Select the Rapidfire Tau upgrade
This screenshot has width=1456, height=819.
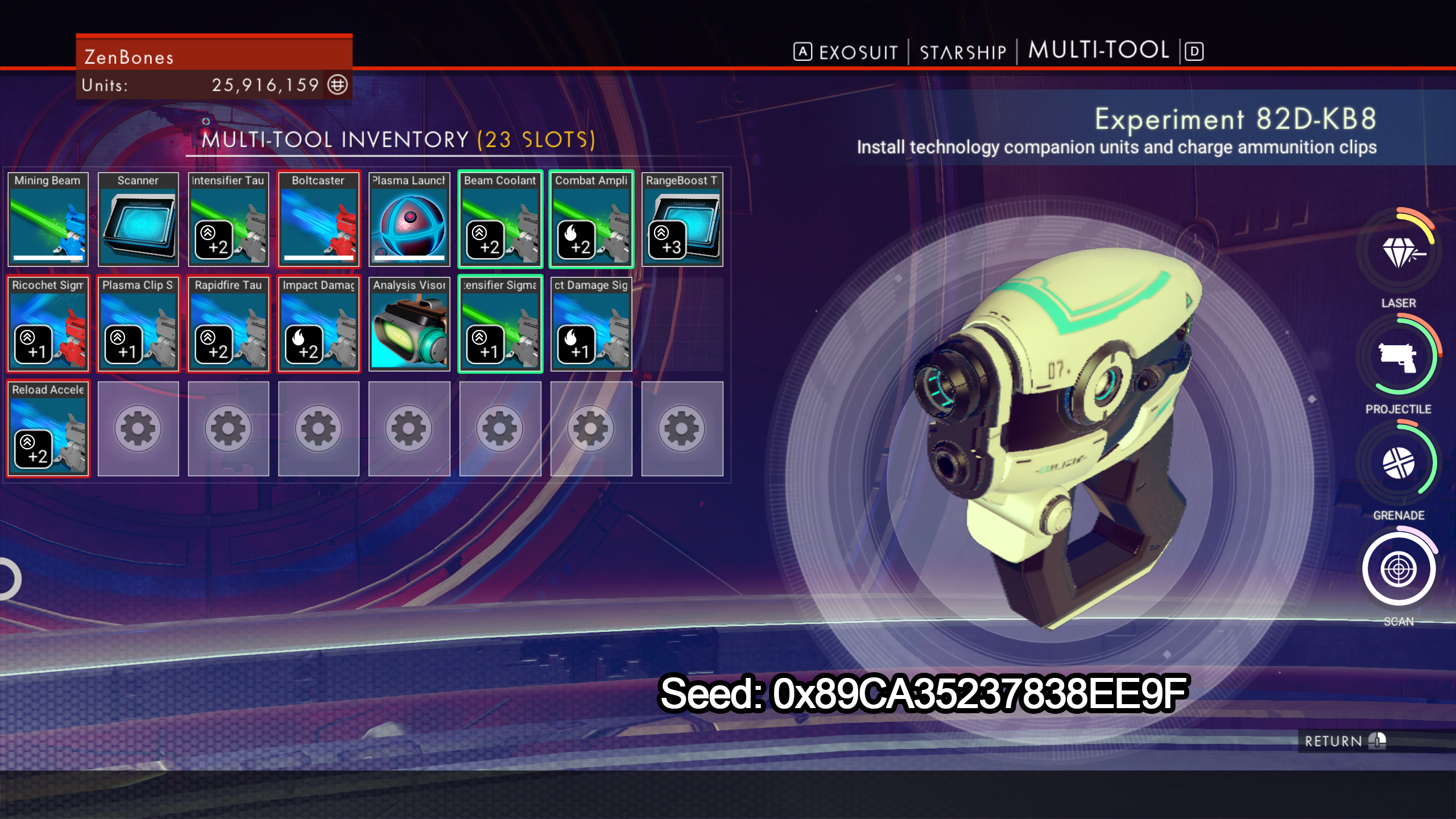coord(228,324)
